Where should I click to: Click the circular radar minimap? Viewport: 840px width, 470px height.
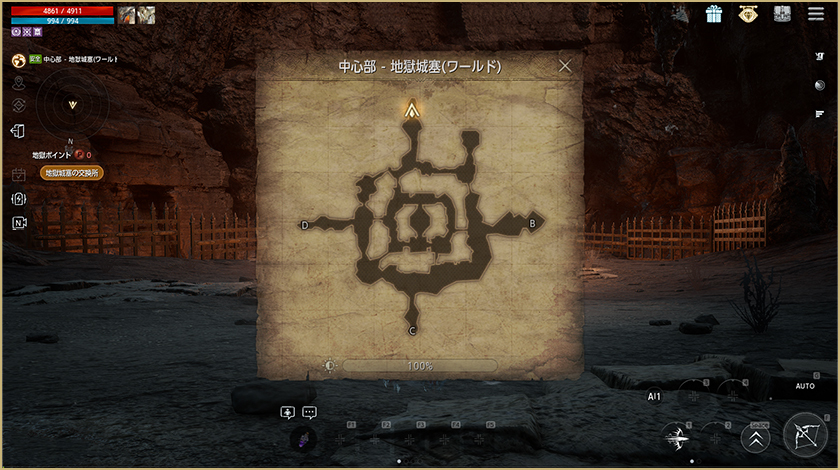71,104
